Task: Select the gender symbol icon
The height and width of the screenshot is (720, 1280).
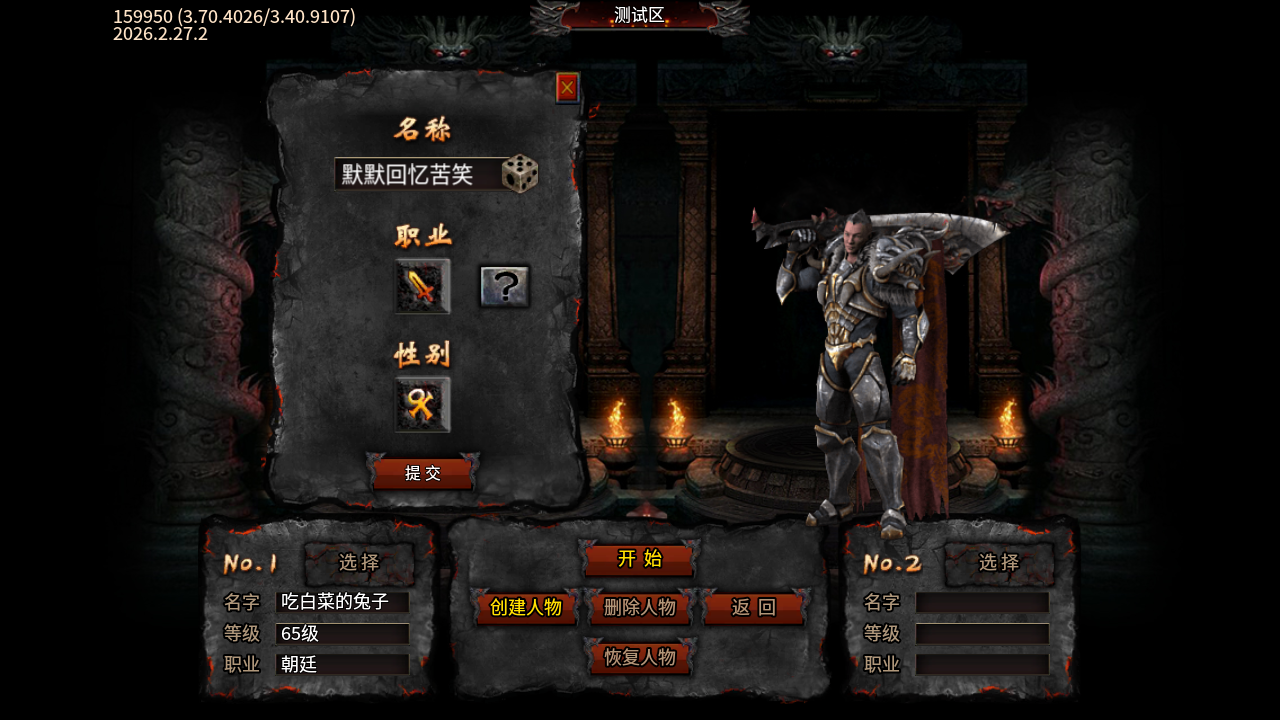Action: pos(422,404)
